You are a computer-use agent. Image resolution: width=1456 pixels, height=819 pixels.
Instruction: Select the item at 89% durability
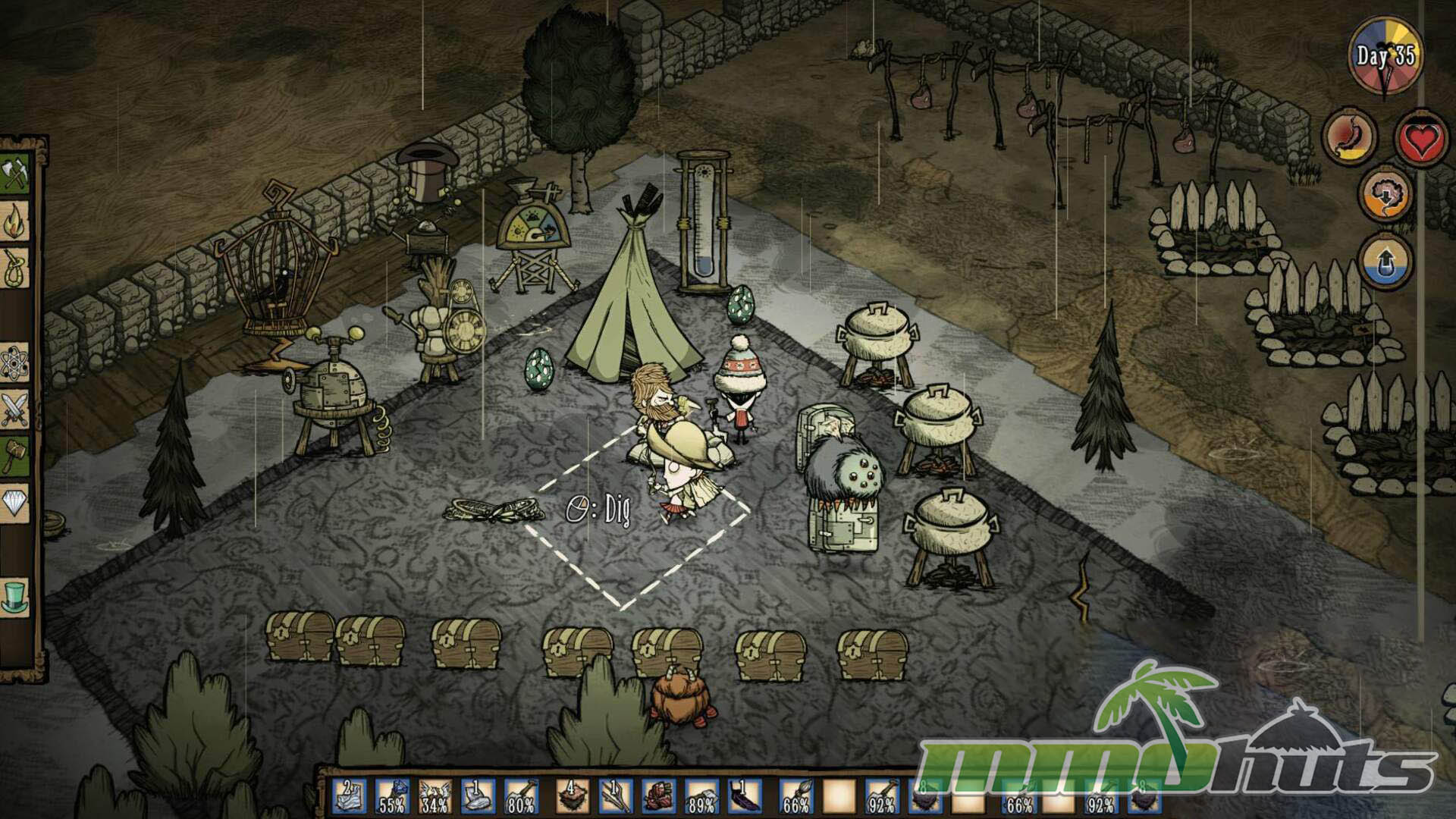701,798
